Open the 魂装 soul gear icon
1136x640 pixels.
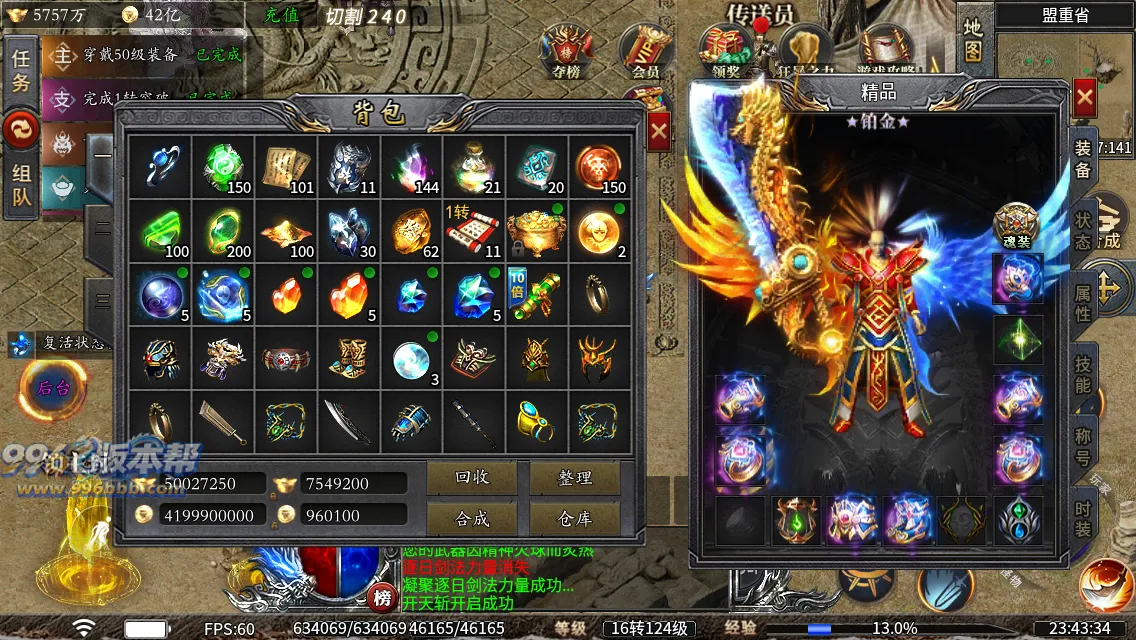click(x=1016, y=227)
